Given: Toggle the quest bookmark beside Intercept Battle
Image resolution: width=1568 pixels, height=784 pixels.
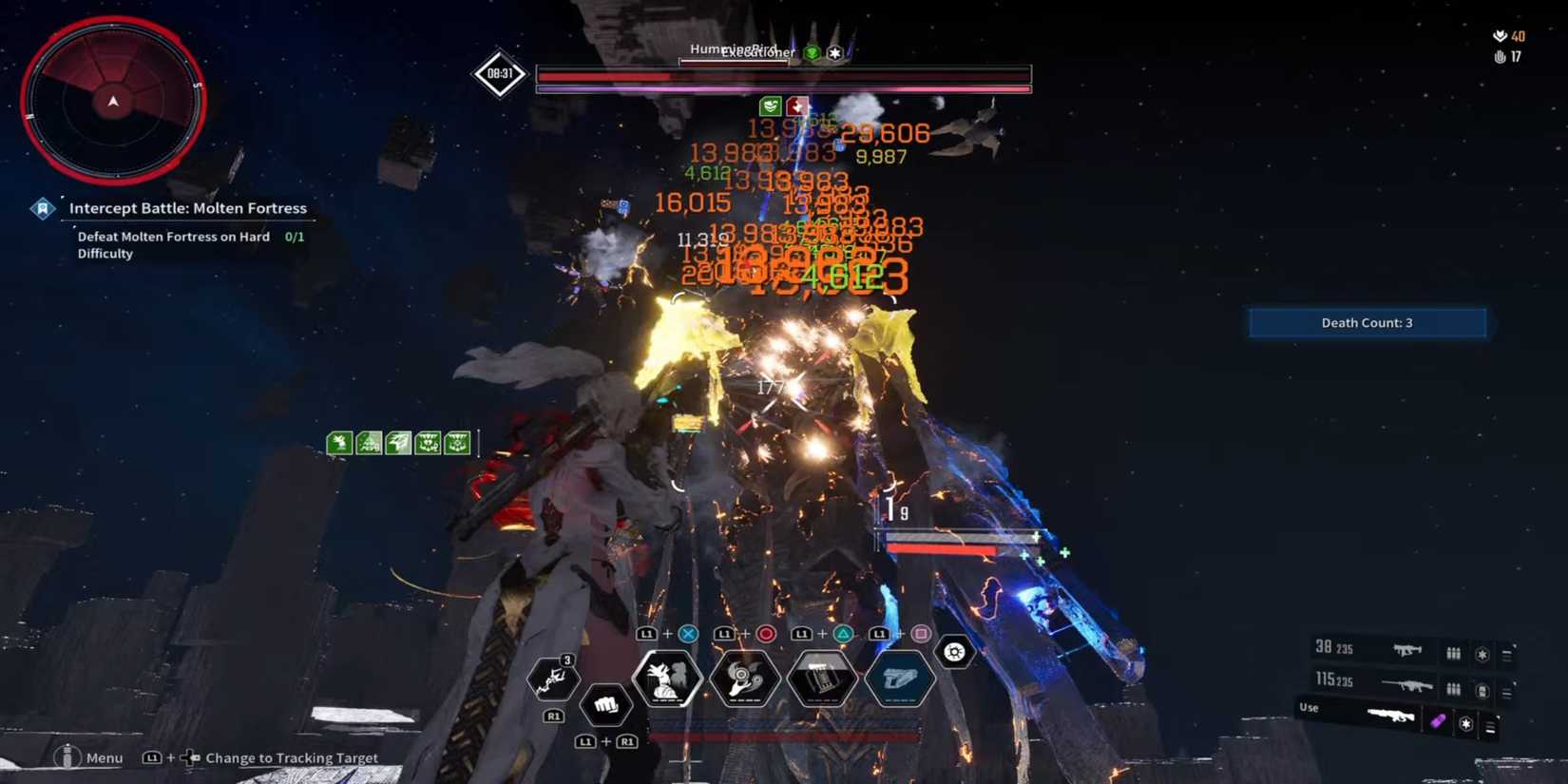Looking at the screenshot, I should point(43,207).
